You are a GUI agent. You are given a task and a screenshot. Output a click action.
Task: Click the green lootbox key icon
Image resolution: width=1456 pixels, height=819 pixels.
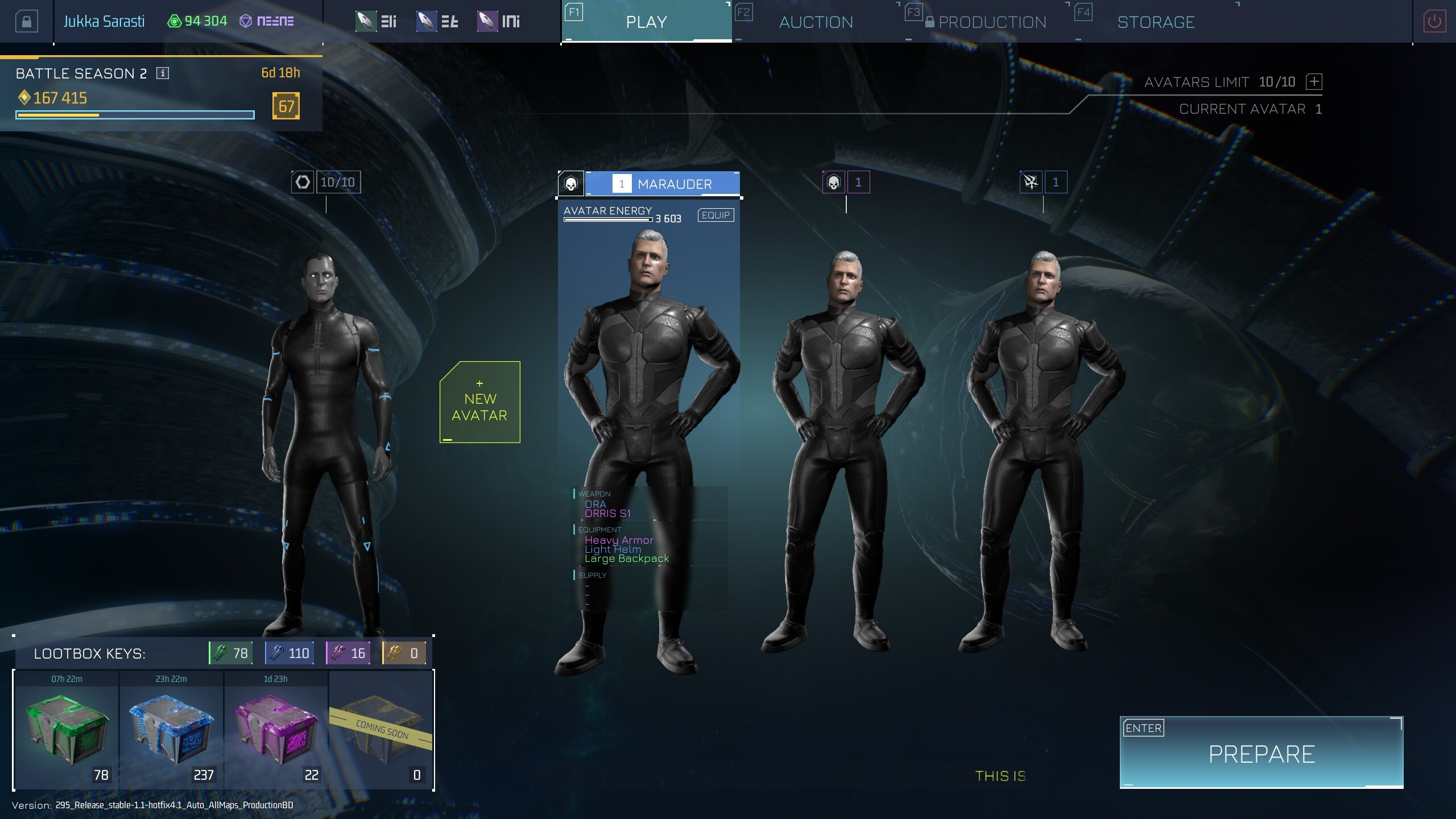click(x=222, y=653)
